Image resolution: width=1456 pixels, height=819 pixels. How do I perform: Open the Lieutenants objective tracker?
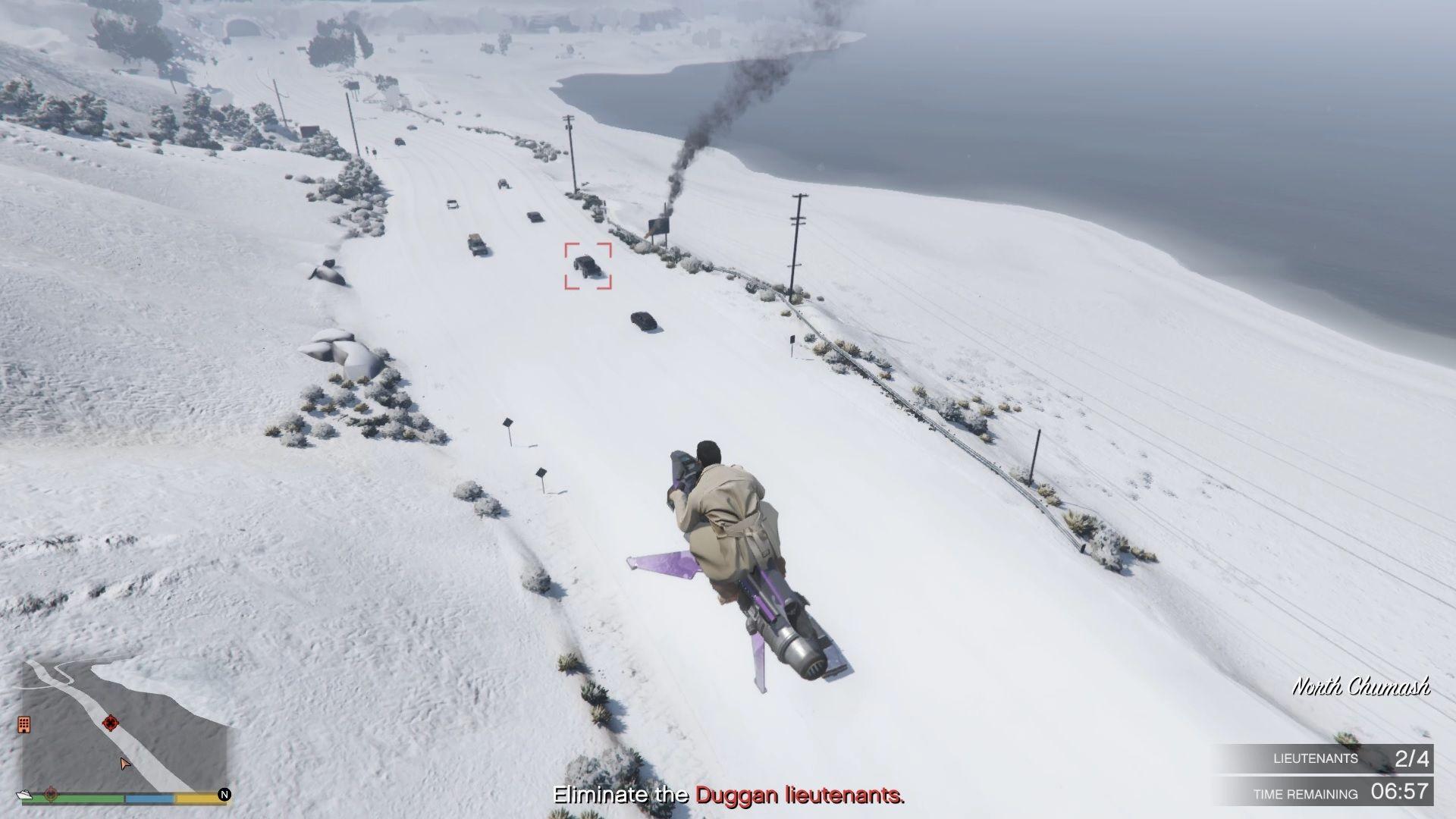(1324, 758)
